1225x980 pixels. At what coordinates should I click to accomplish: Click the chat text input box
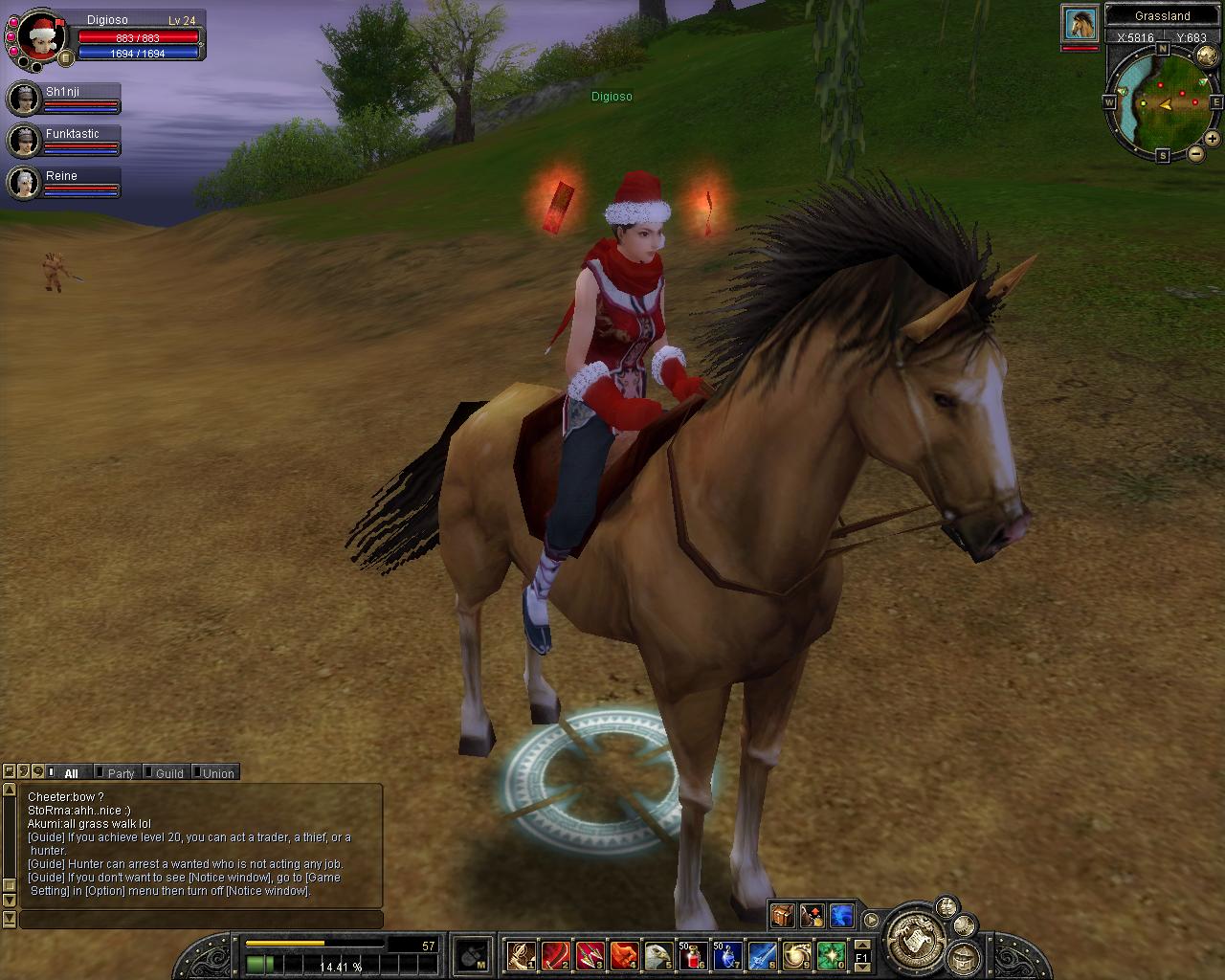[x=201, y=920]
